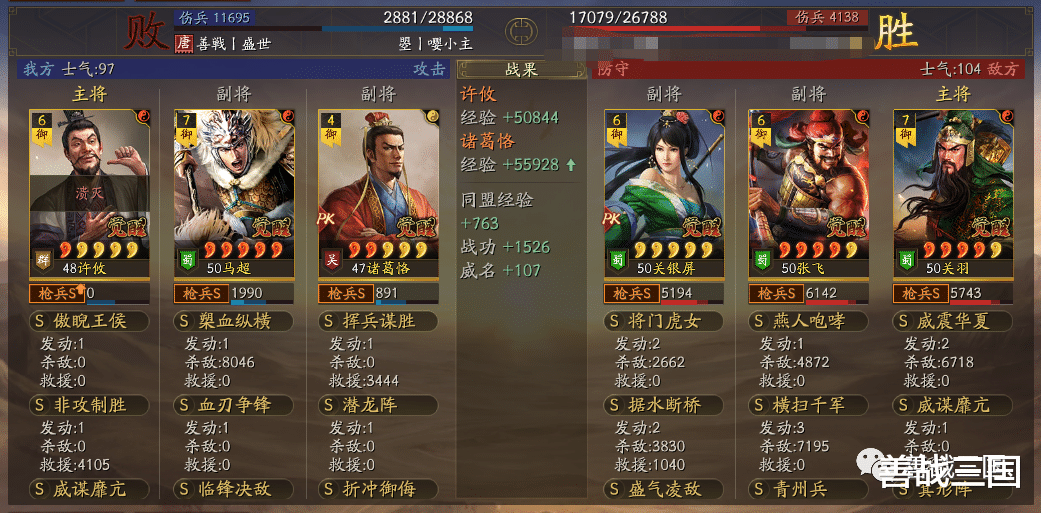This screenshot has height=513, width=1041.
Task: Inspect the 关羽 commander card
Action: click(x=952, y=192)
